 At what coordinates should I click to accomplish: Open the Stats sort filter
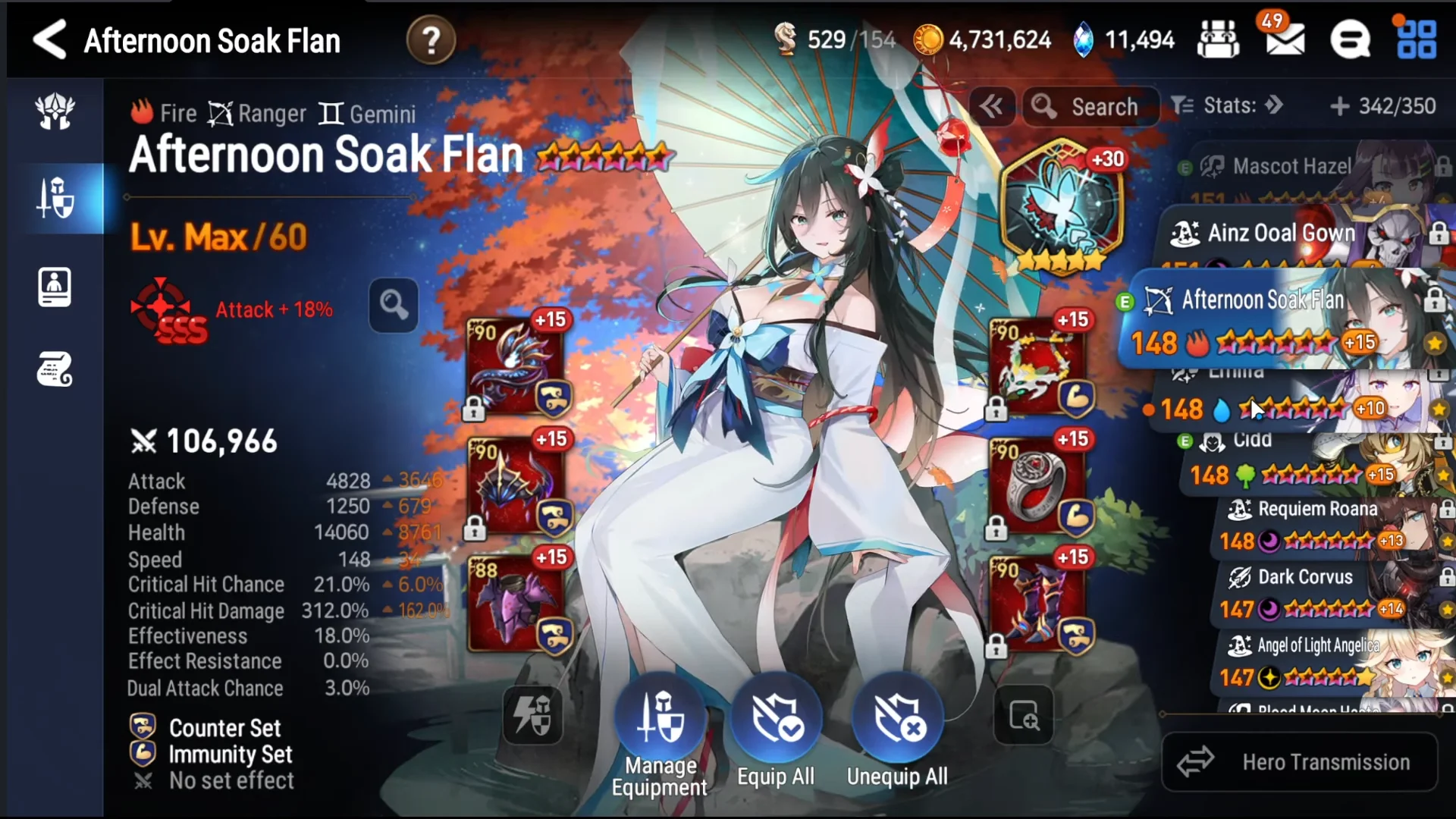click(1227, 105)
